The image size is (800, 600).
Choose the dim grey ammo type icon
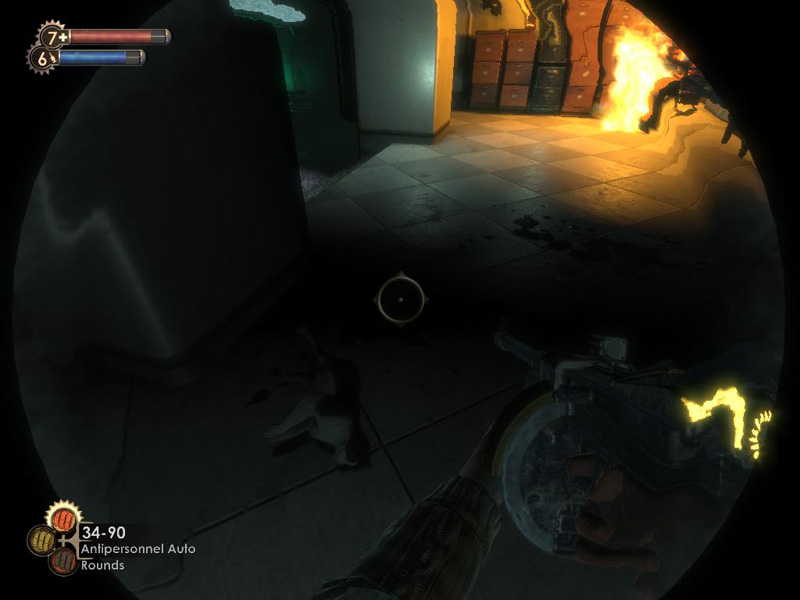tap(64, 561)
